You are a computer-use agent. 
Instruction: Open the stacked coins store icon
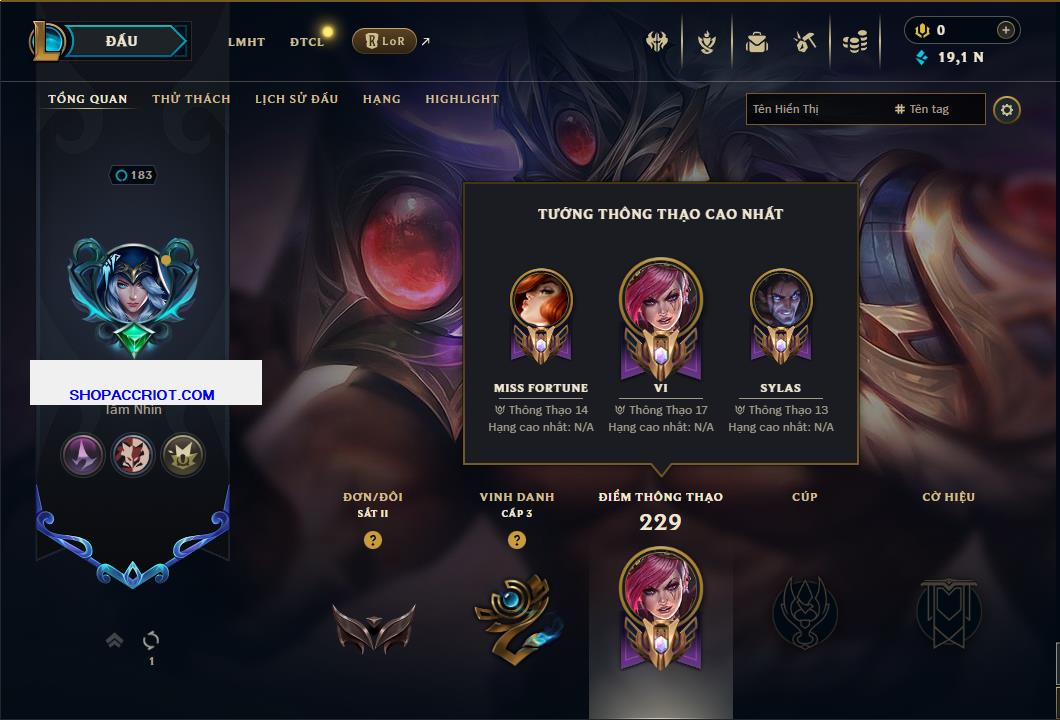pyautogui.click(x=853, y=42)
